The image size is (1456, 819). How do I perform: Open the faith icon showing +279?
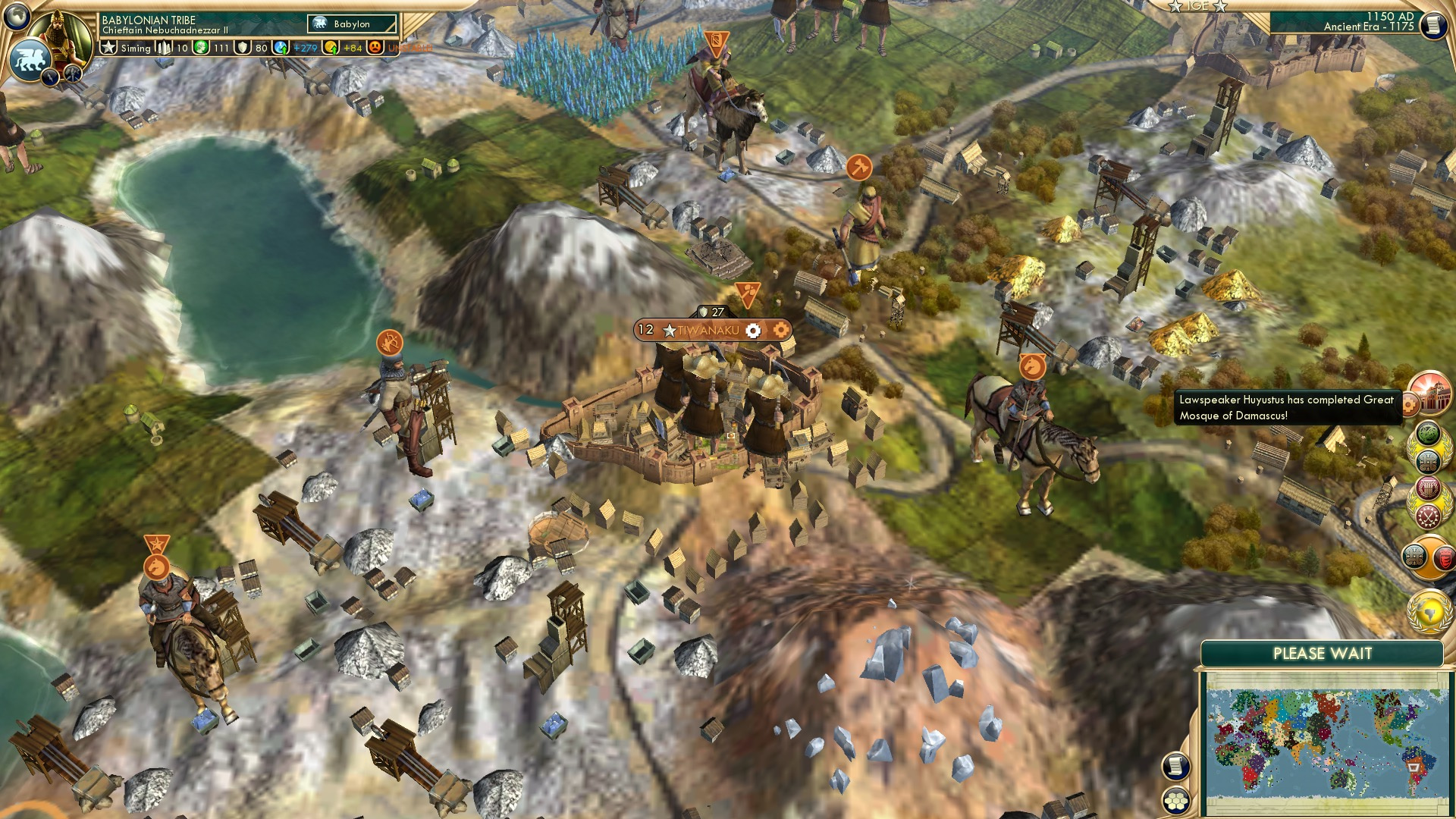pos(279,49)
